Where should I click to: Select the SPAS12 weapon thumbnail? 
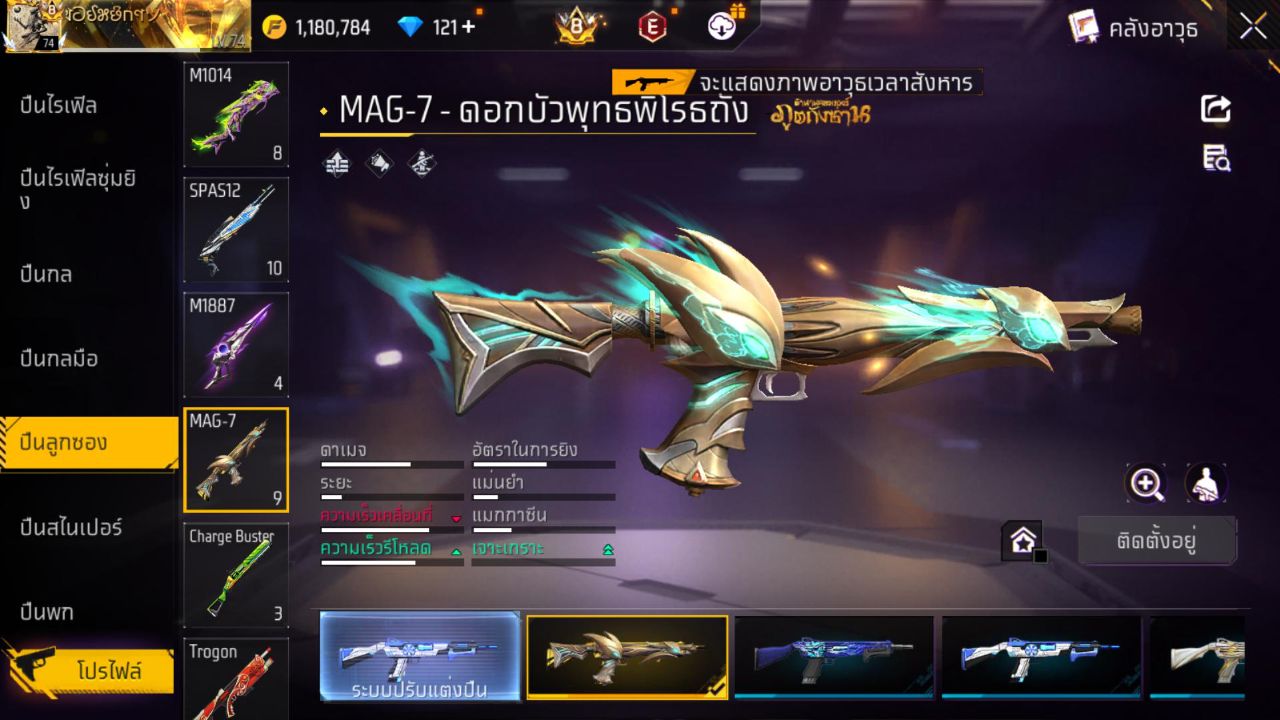tap(236, 230)
